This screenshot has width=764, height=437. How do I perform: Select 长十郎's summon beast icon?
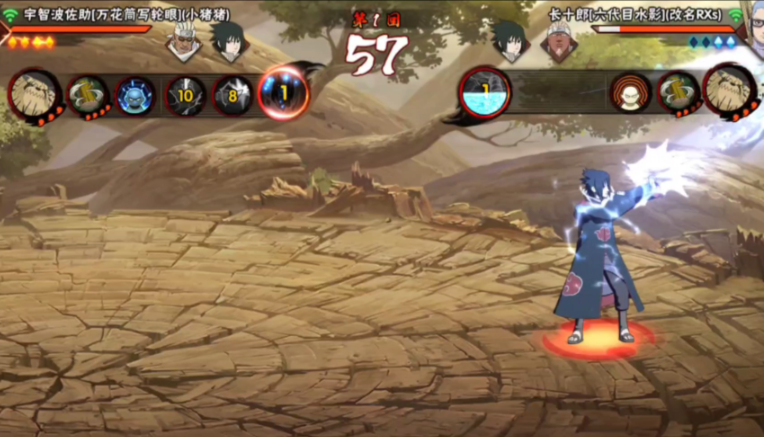[x=730, y=89]
